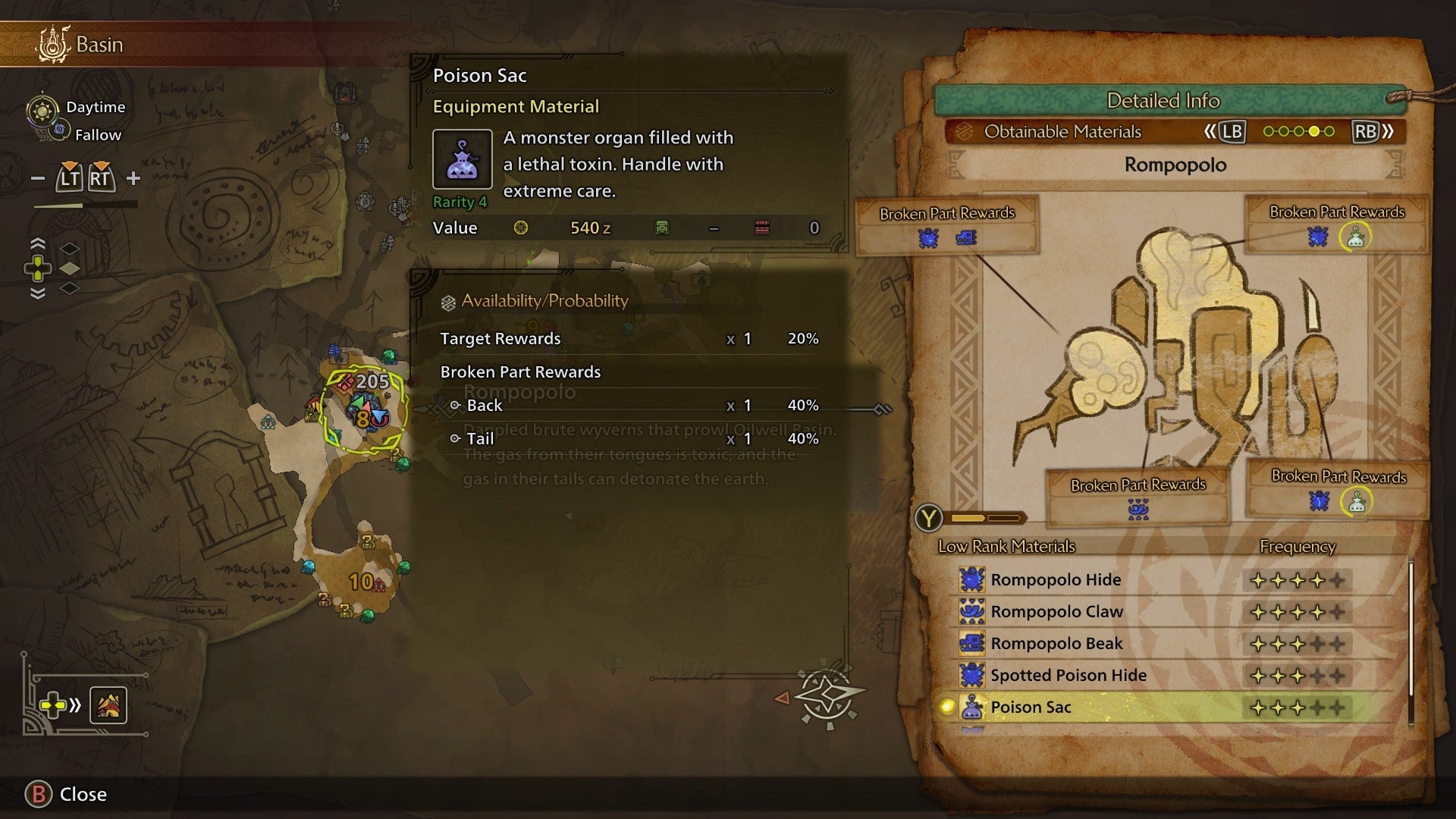1456x819 pixels.
Task: Zoom out the map with minus sign
Action: pyautogui.click(x=38, y=179)
